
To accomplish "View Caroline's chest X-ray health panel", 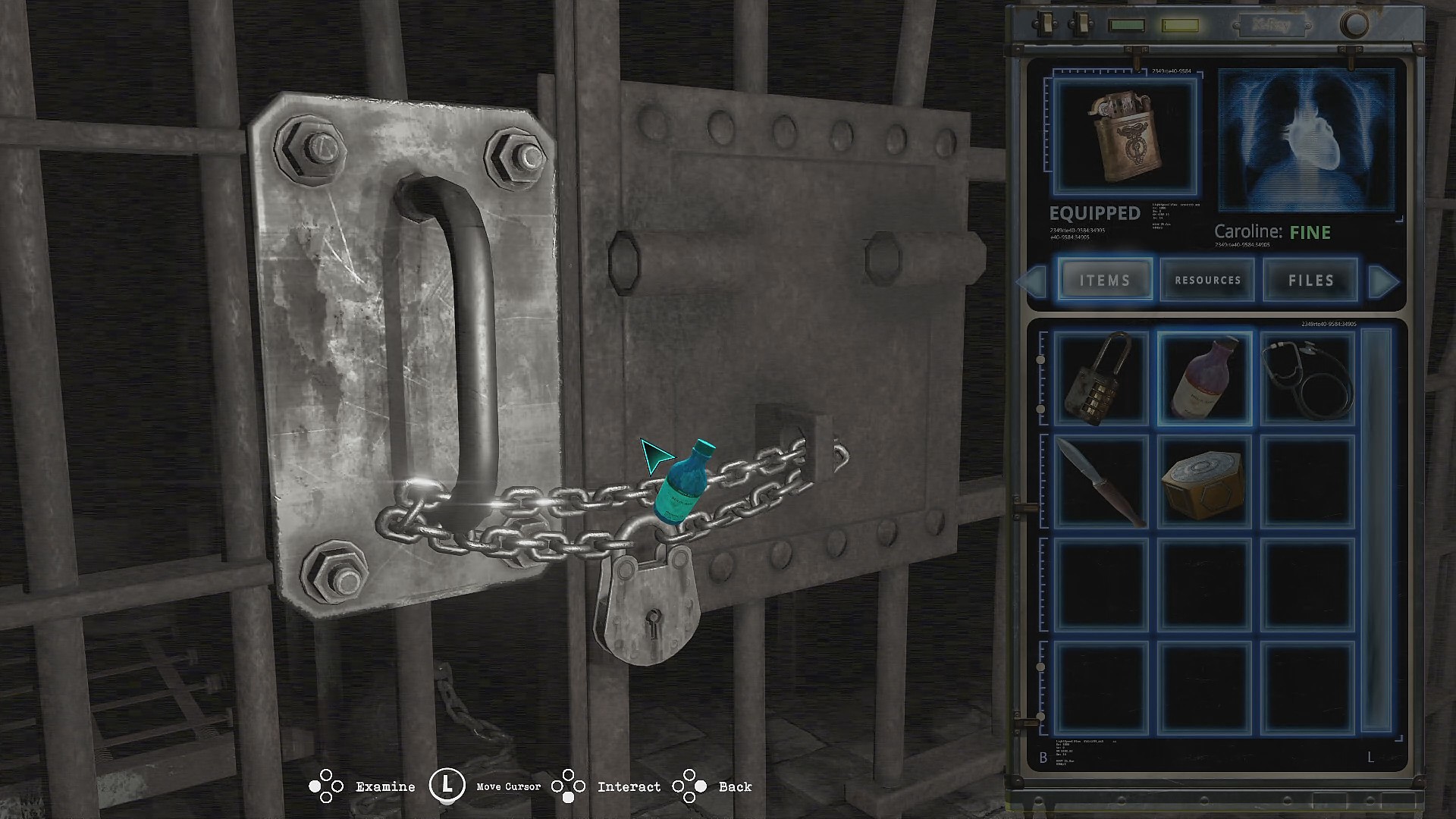I will 1306,140.
